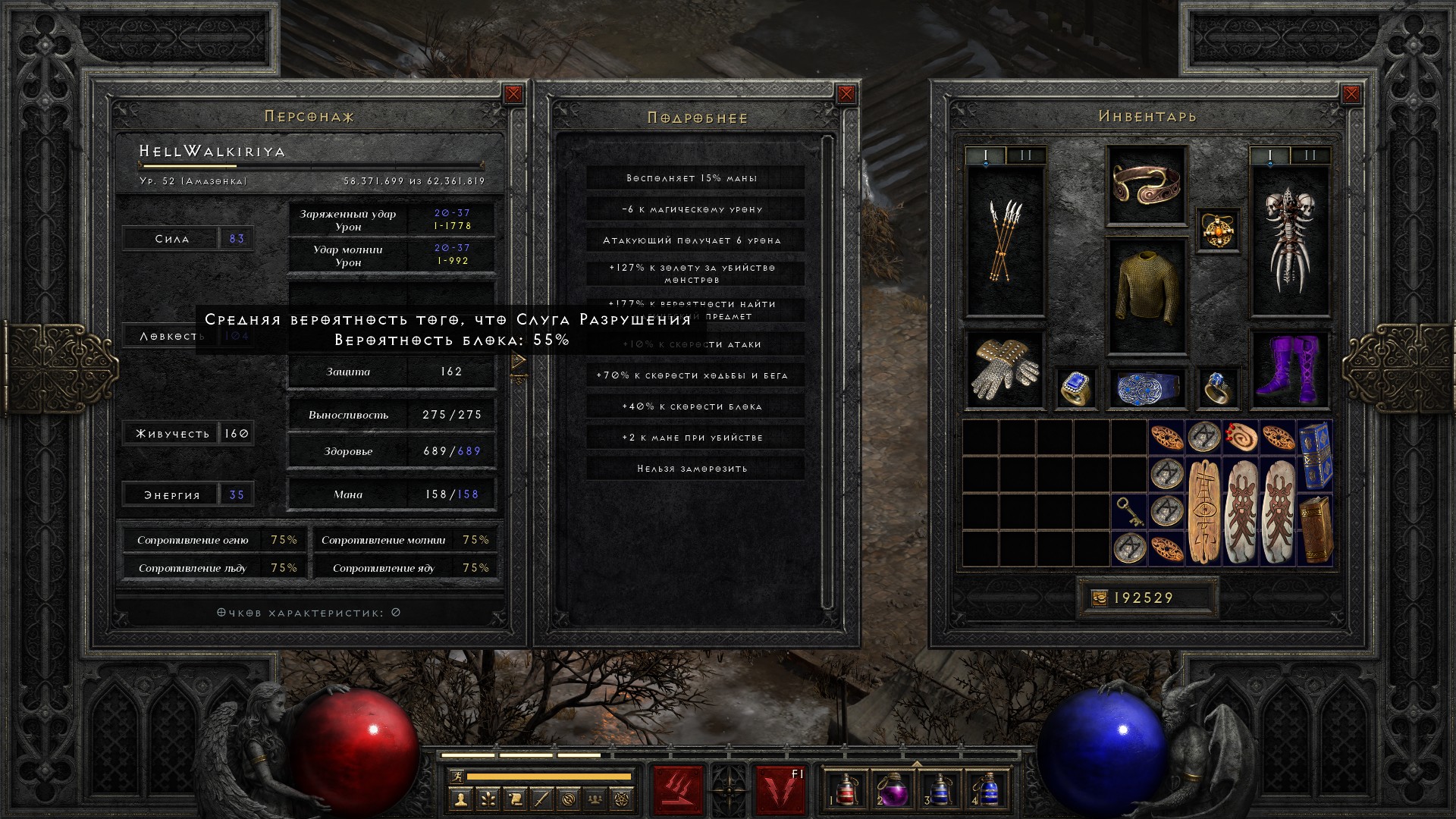The height and width of the screenshot is (819, 1456).
Task: Pick the key in the inventory grid
Action: pos(1129,512)
